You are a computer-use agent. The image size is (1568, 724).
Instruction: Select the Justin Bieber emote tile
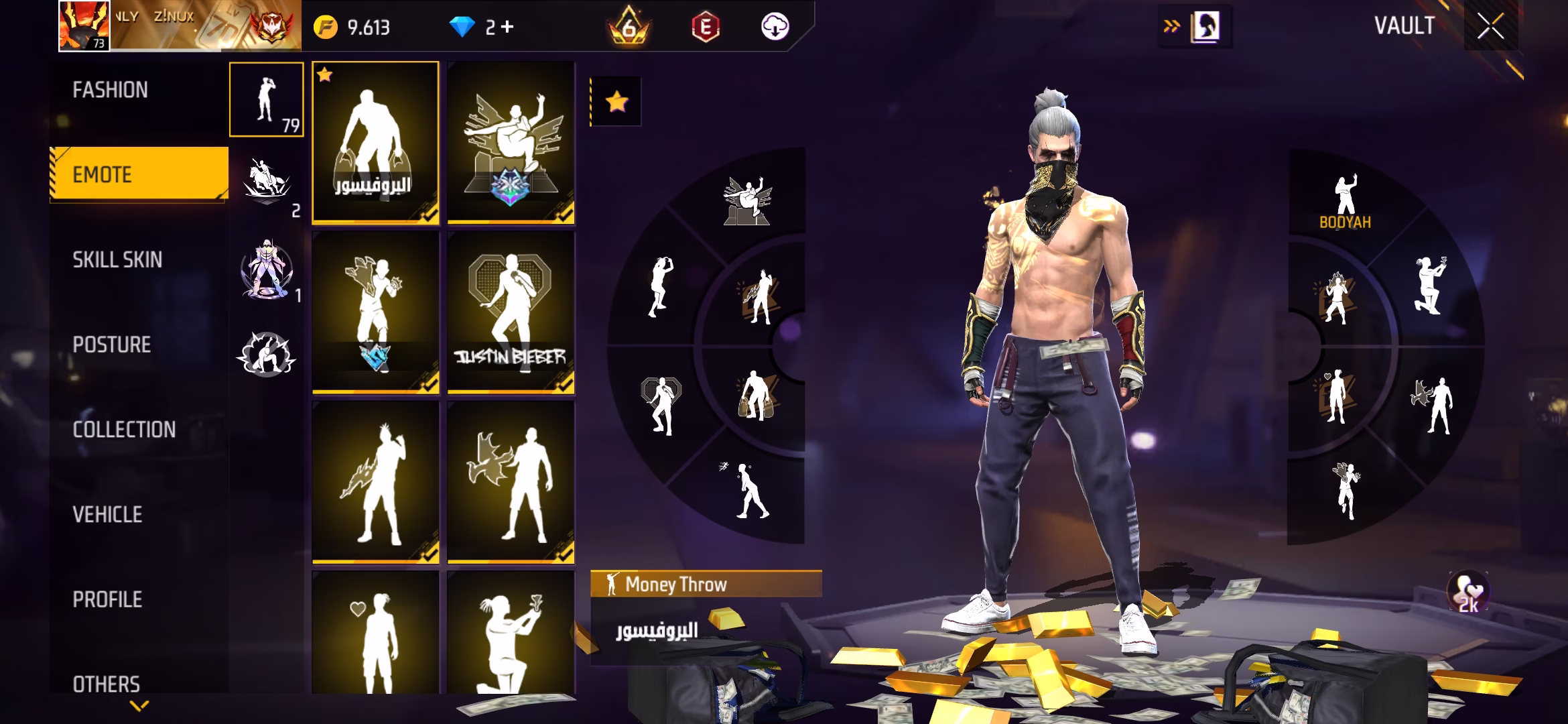[x=511, y=312]
